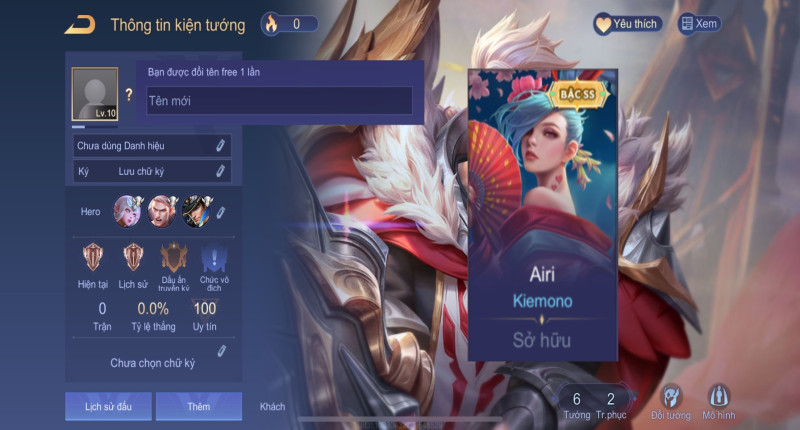Click the "Thêm" button
Image resolution: width=800 pixels, height=430 pixels.
[x=198, y=406]
